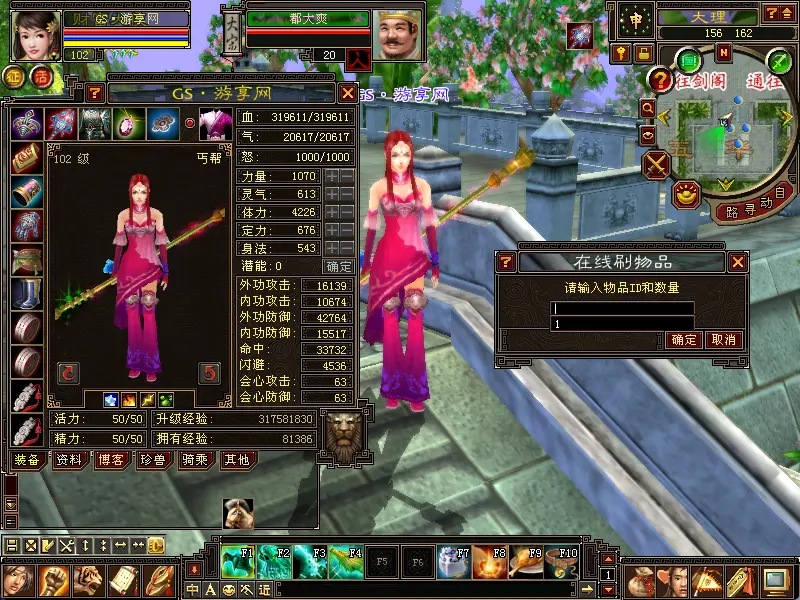The height and width of the screenshot is (600, 800).
Task: Rotate the character model left
Action: 68,373
